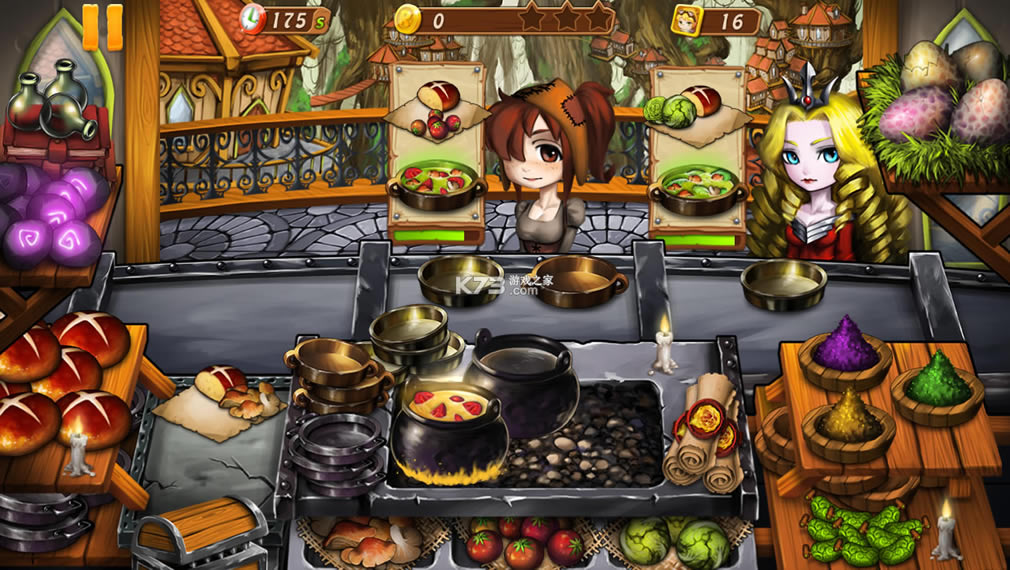1010x570 pixels.
Task: Pause the game with the orange button
Action: tap(102, 27)
